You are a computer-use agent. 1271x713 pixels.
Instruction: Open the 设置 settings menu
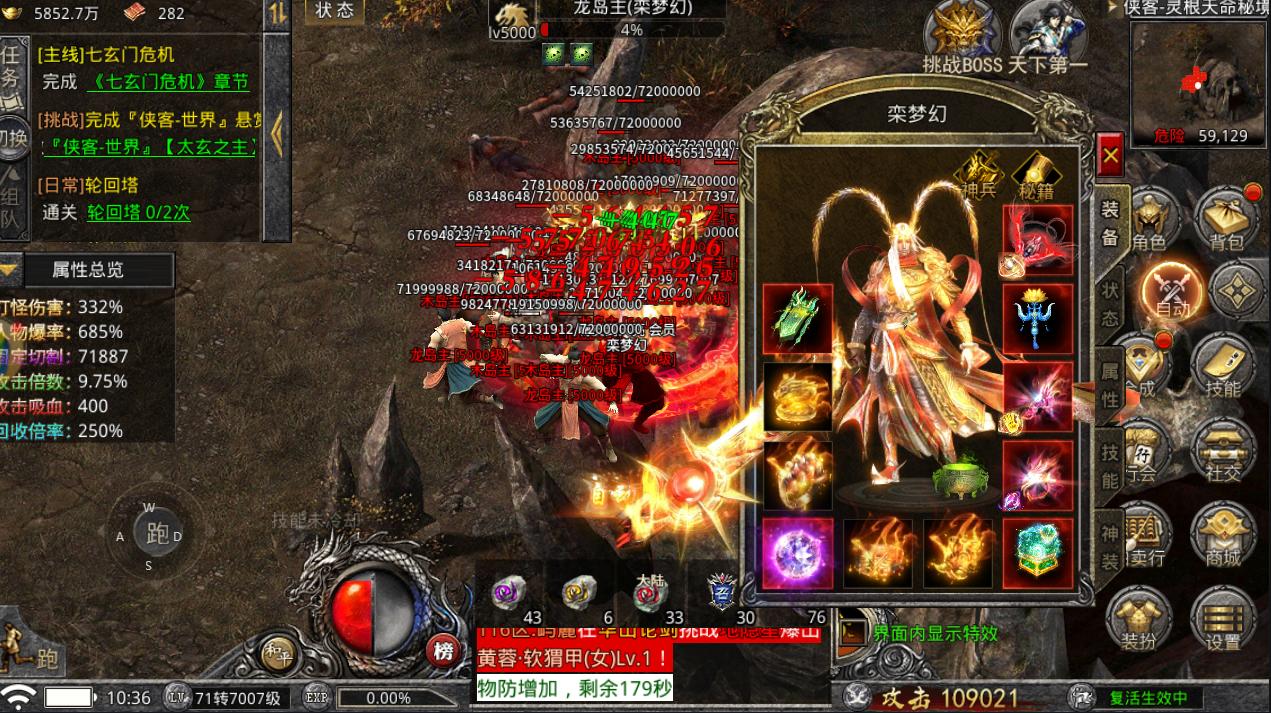1223,618
